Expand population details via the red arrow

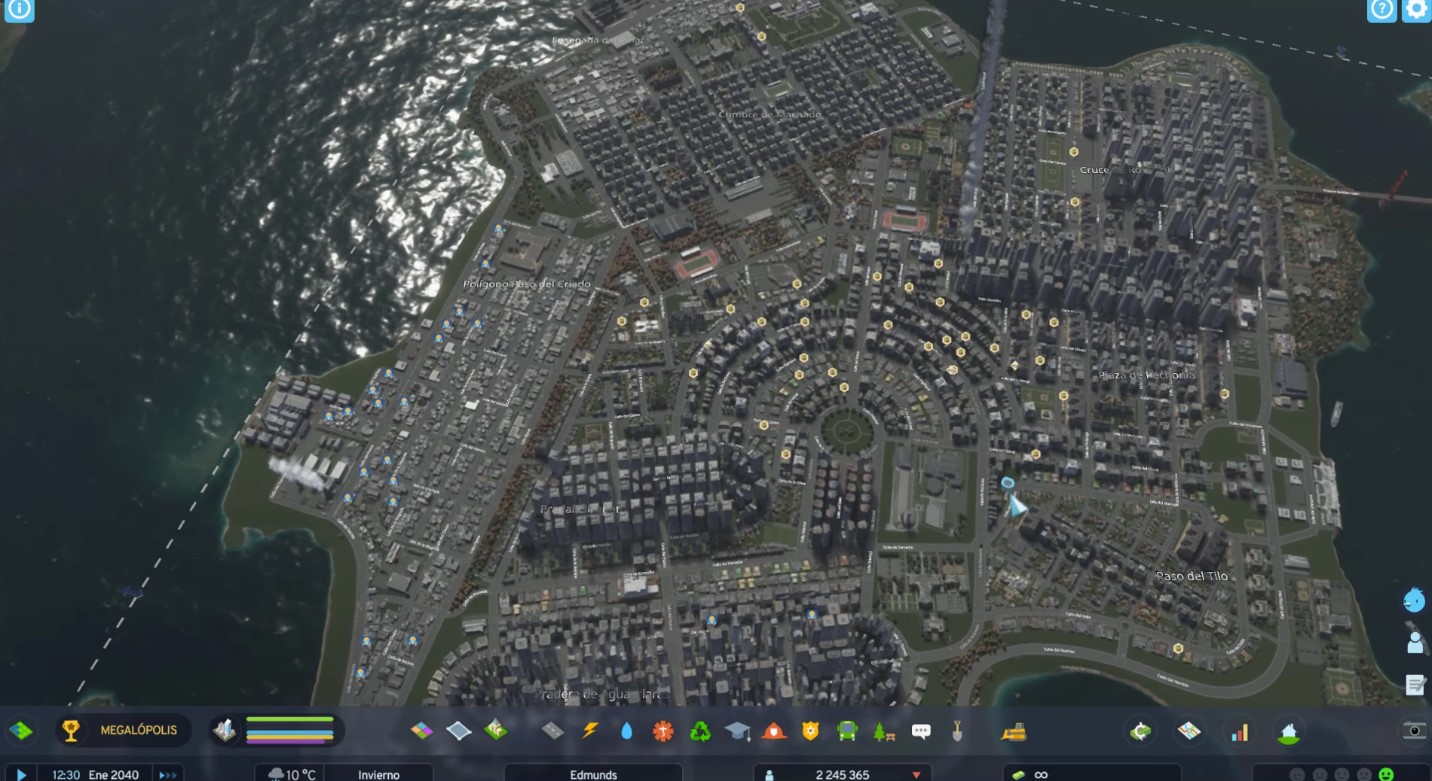coord(917,773)
